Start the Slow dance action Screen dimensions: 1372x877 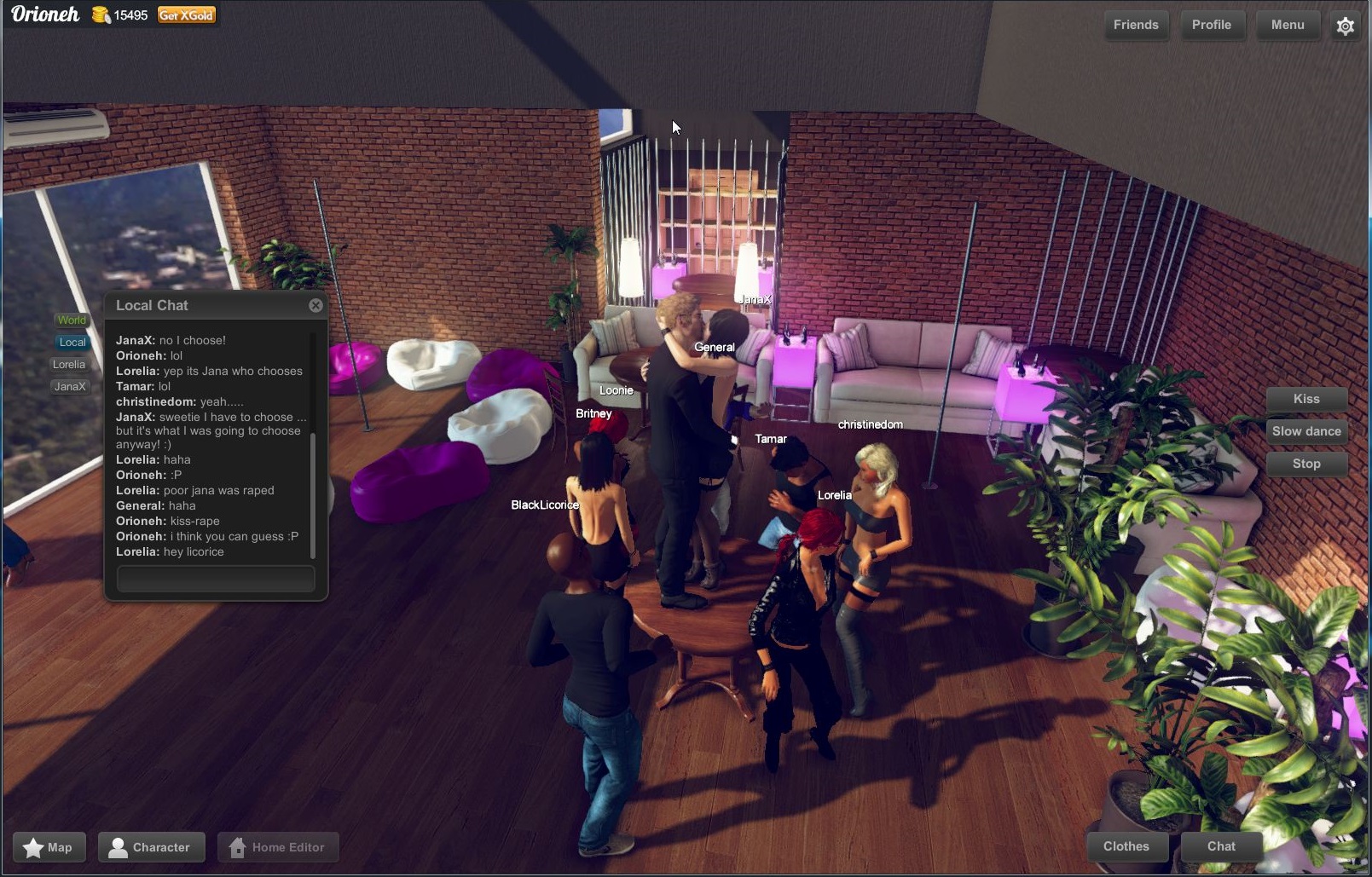coord(1305,431)
